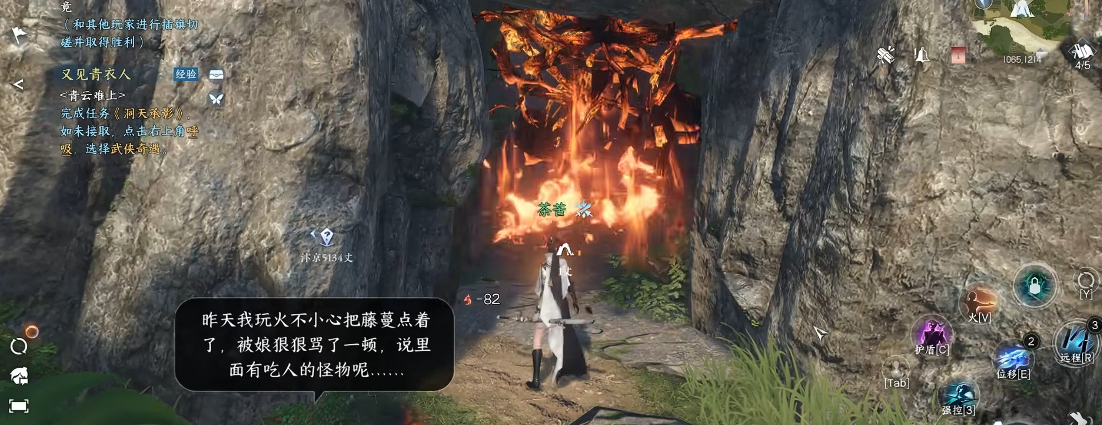
Task: Open the satellite signal icon
Action: coord(886,55)
